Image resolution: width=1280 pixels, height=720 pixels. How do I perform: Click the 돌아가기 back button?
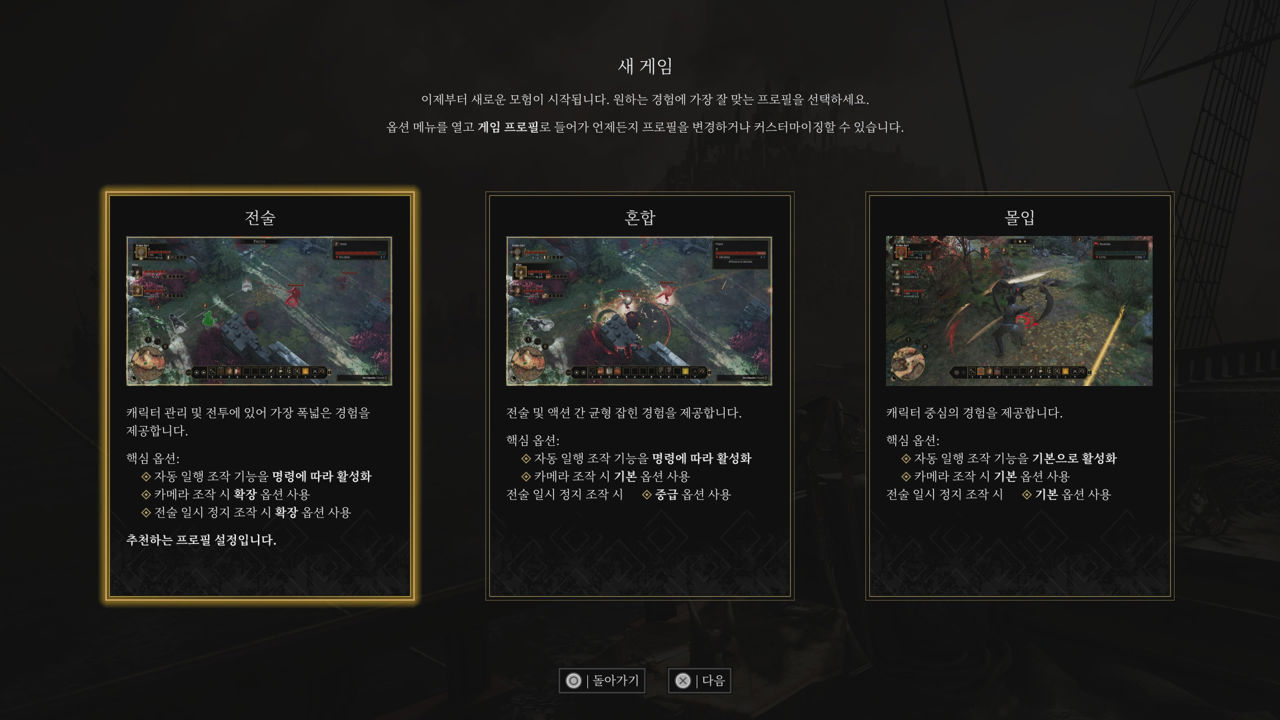tap(602, 681)
